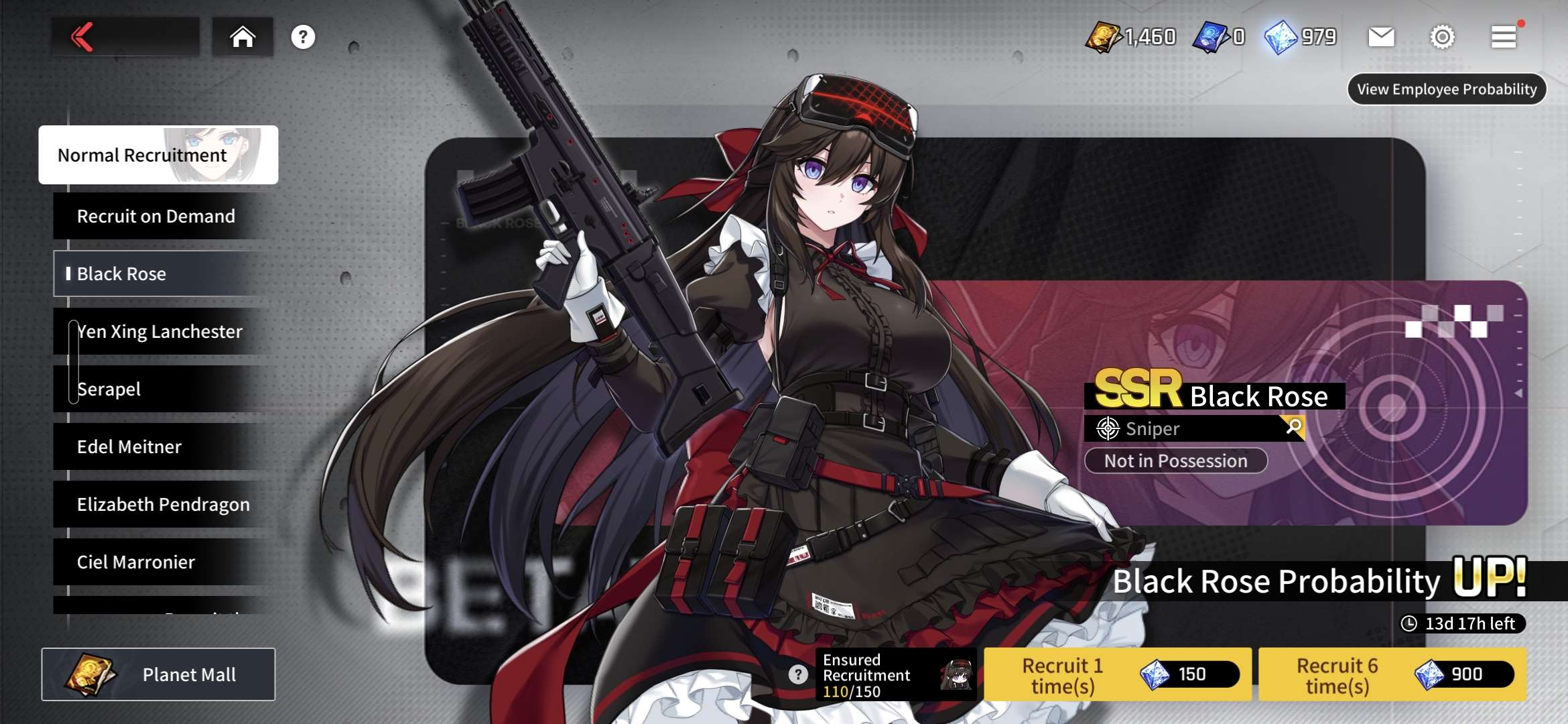The height and width of the screenshot is (724, 1568).
Task: Recruit 1 time for 150 gems
Action: 1117,674
